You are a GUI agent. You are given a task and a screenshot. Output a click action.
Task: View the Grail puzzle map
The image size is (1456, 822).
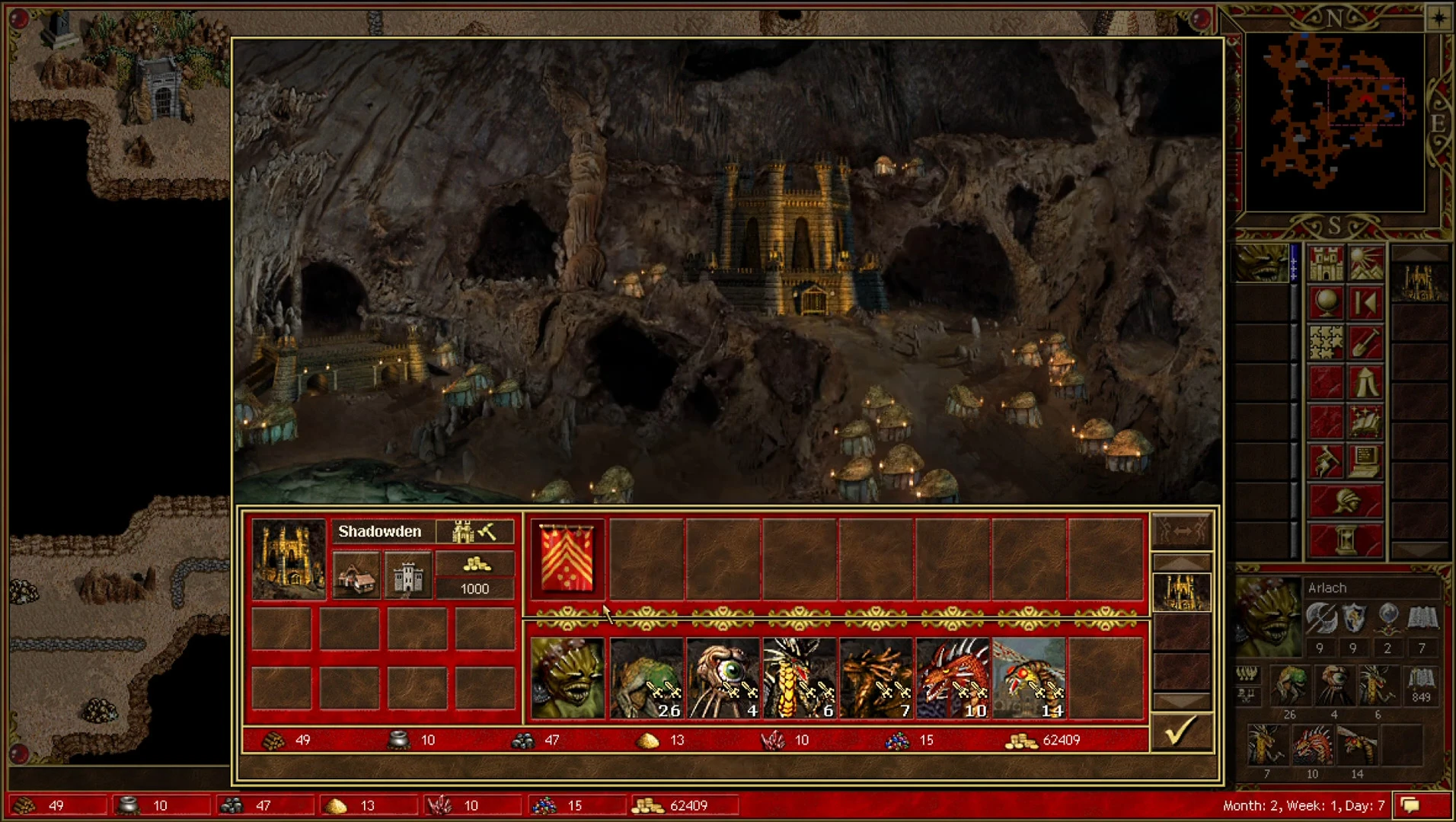(x=1325, y=342)
